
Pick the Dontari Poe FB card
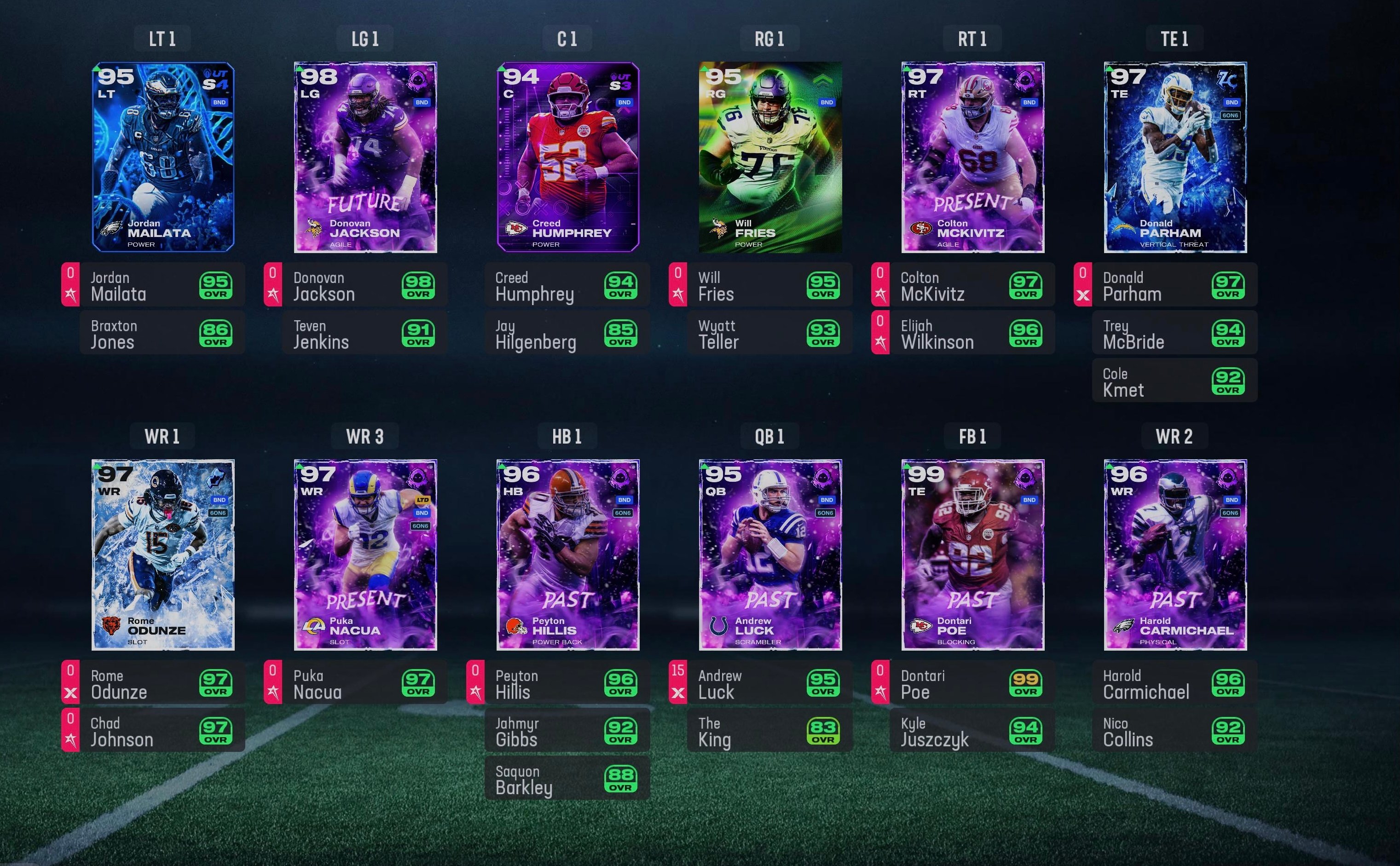(x=972, y=554)
